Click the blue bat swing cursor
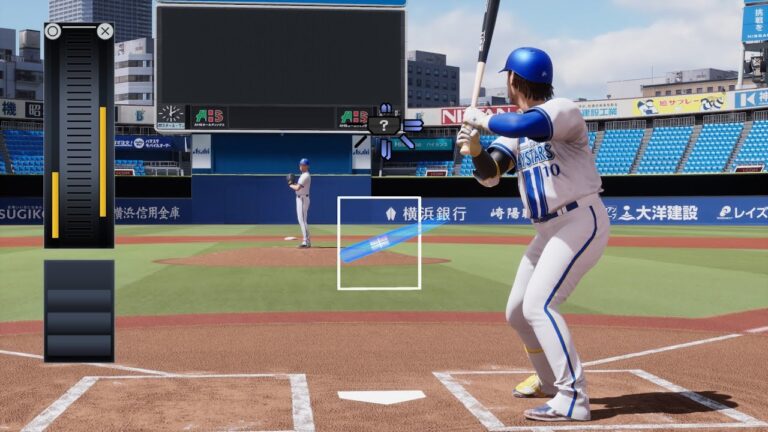768x432 pixels. (x=378, y=243)
